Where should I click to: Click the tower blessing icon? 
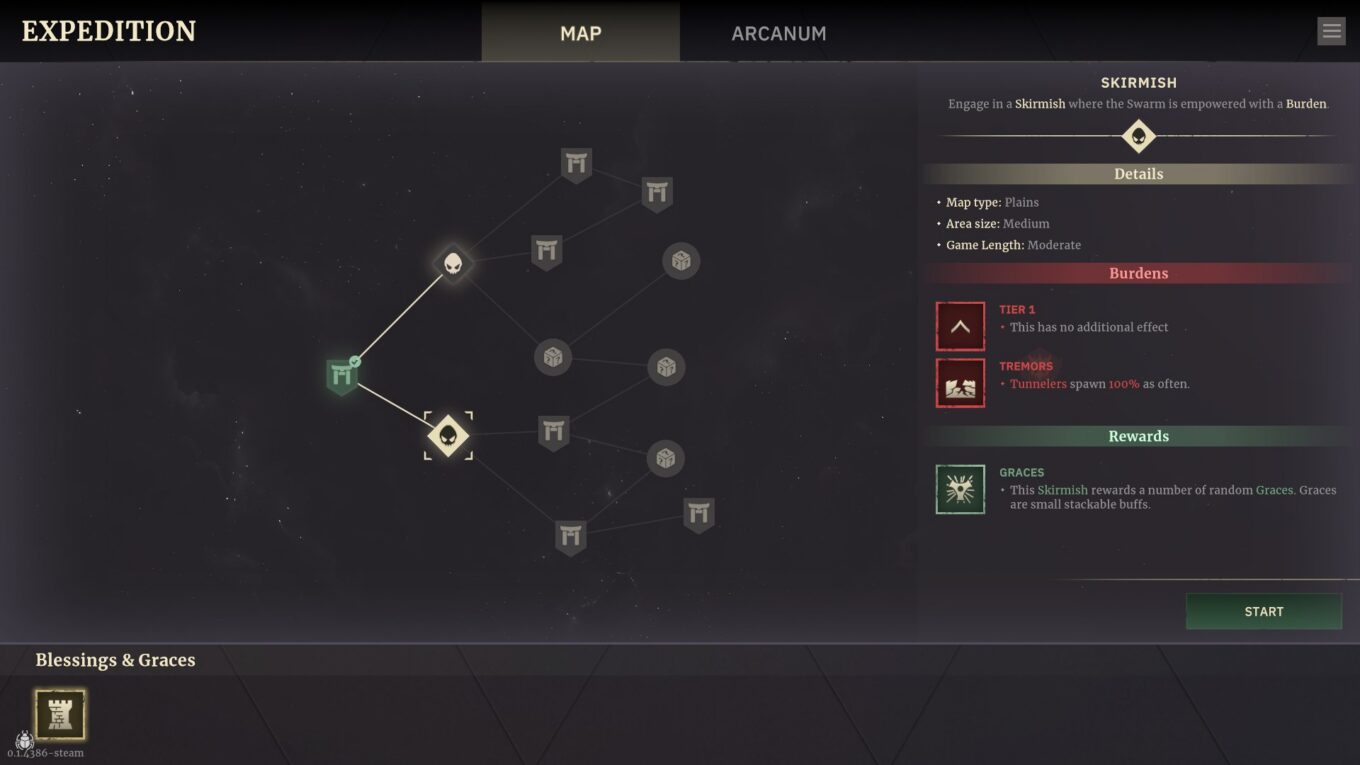pos(60,714)
